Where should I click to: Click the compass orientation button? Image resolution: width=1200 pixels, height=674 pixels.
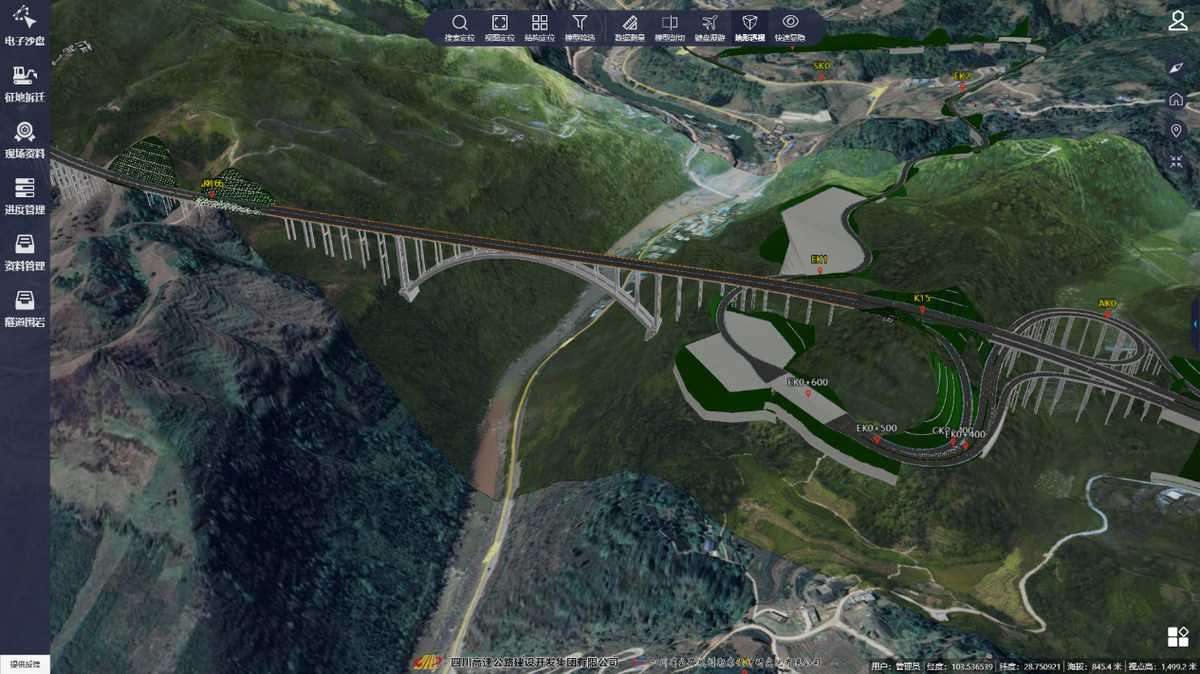pyautogui.click(x=1176, y=68)
